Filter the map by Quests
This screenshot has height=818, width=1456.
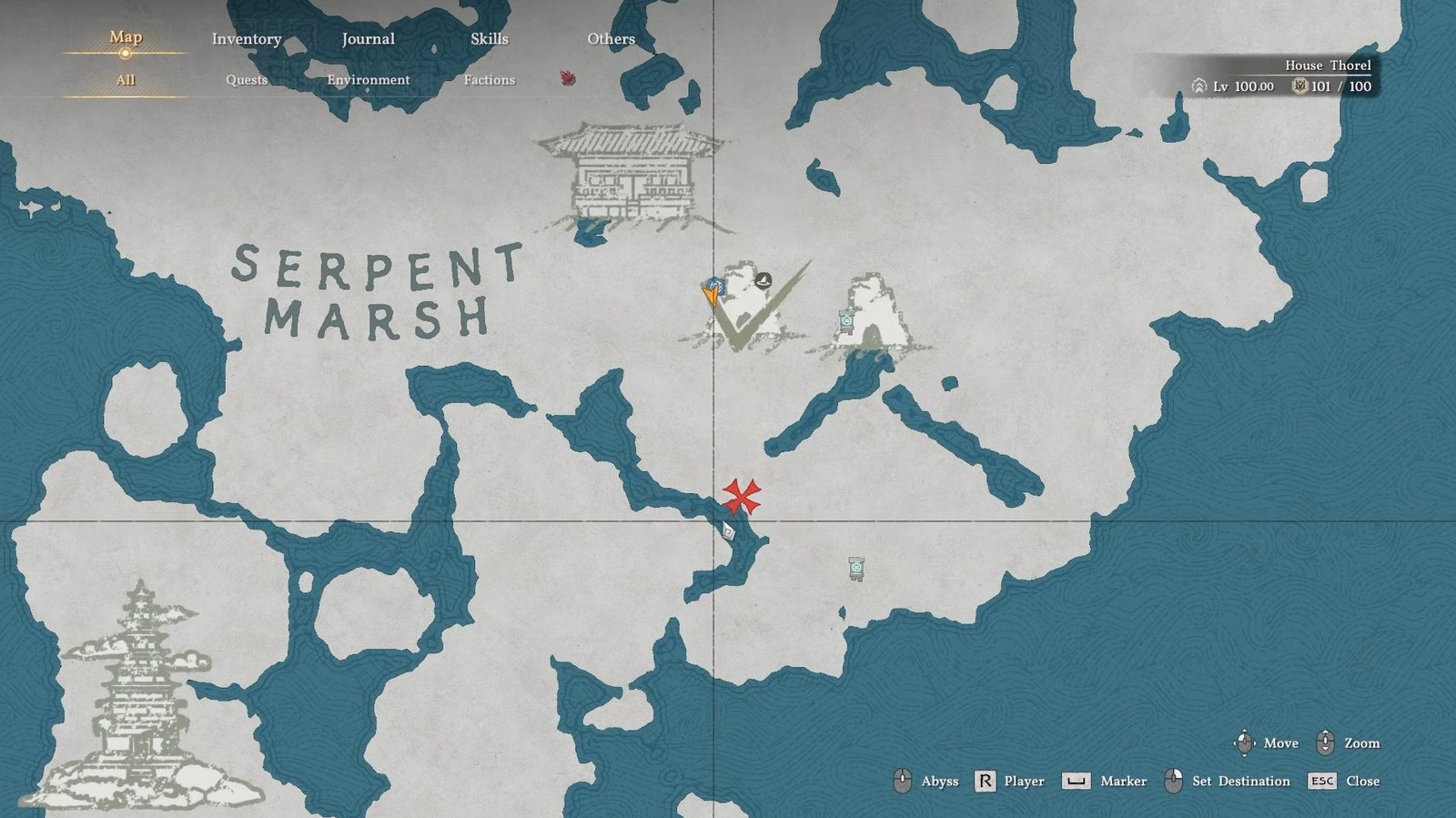[247, 80]
